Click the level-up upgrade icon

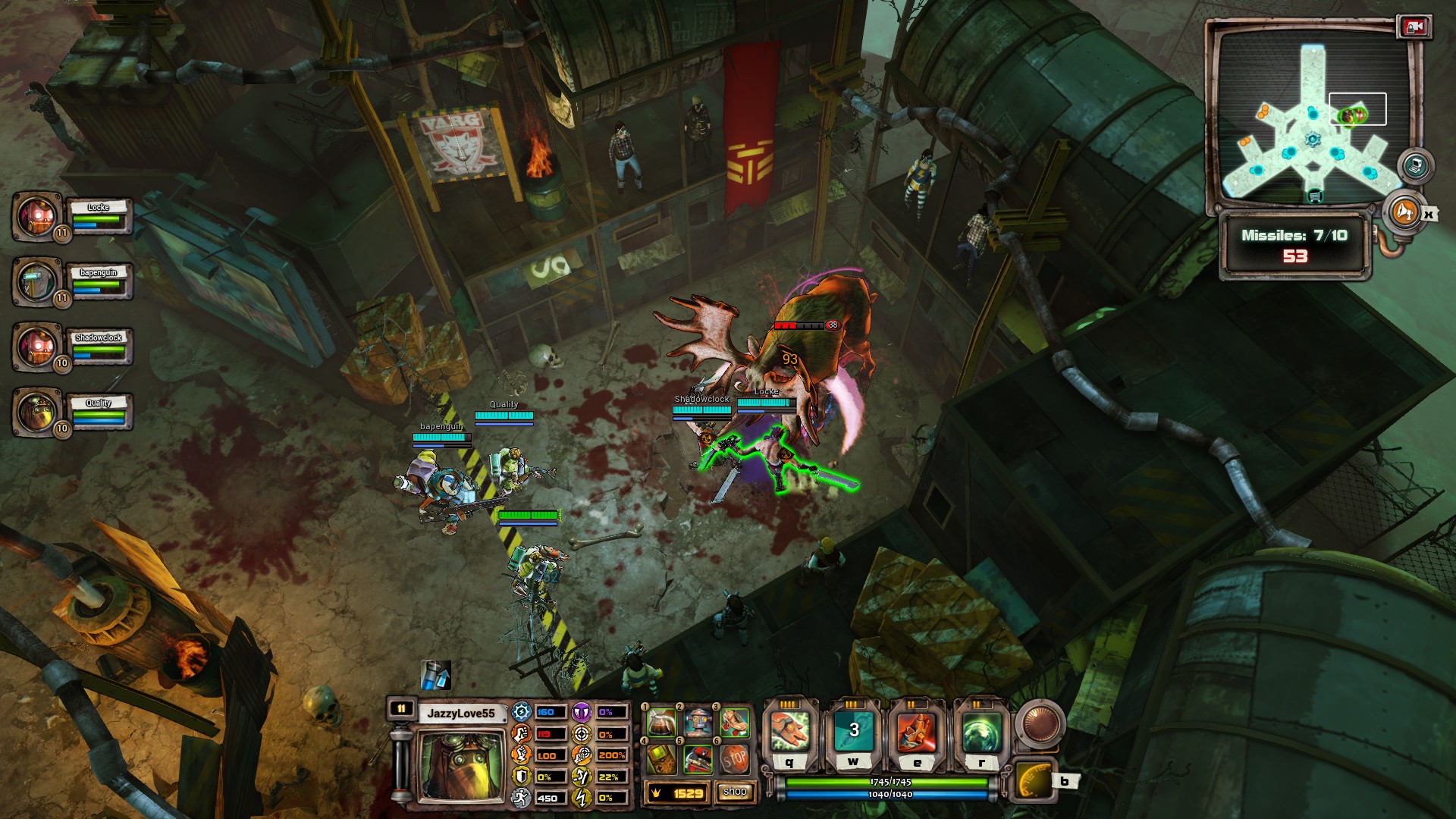(435, 675)
